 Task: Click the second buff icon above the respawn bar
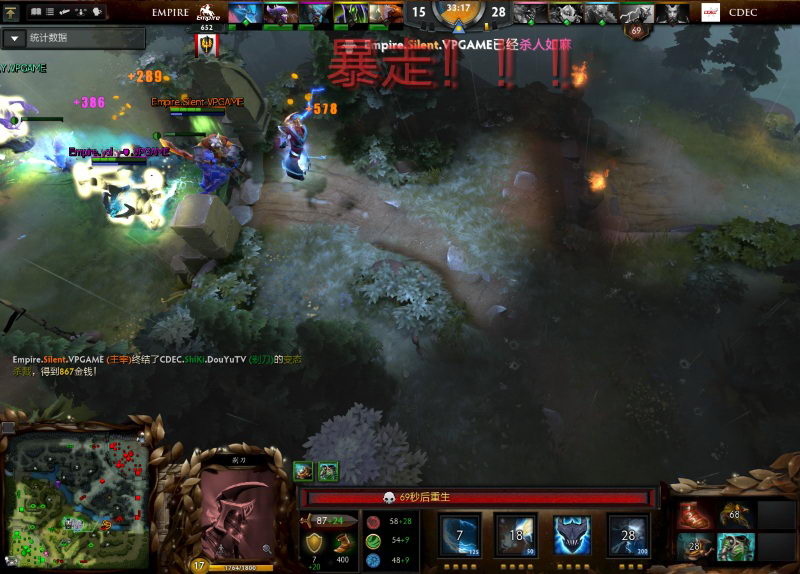click(x=327, y=471)
